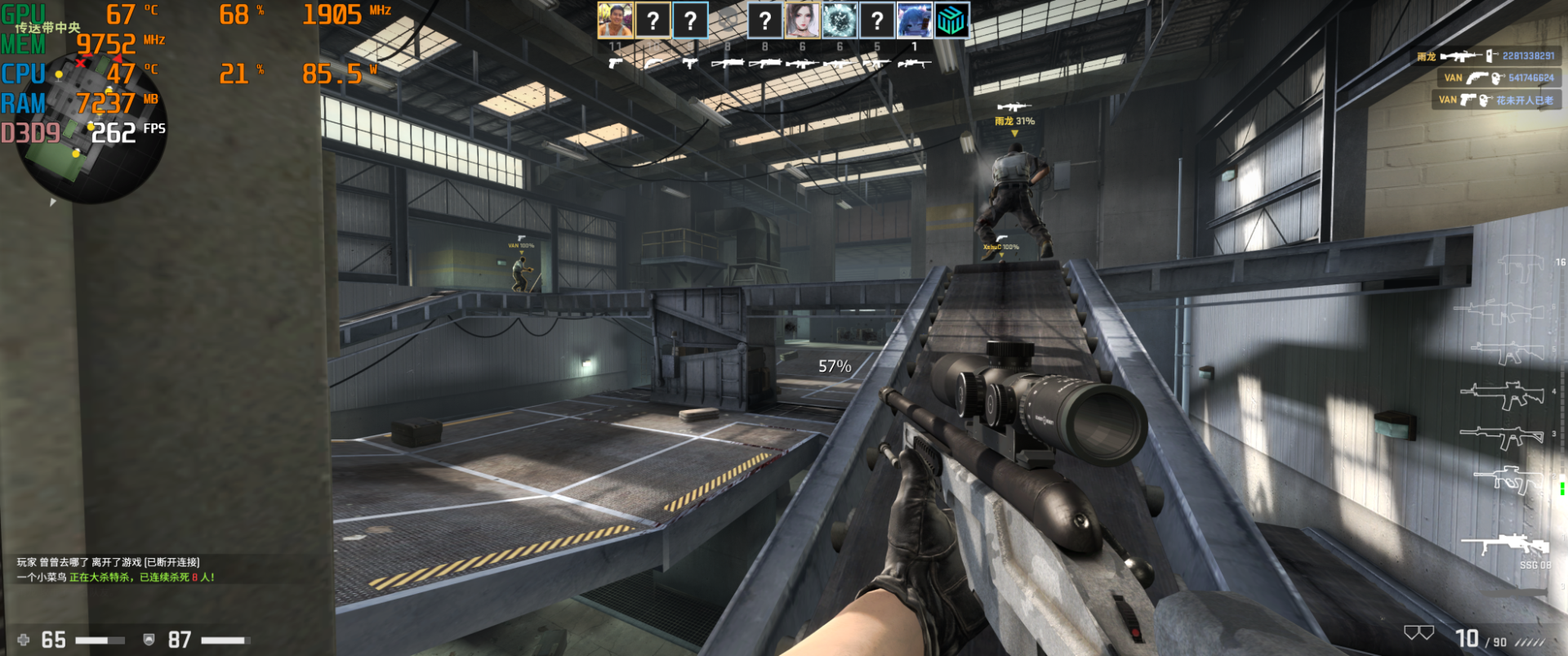Pick the icy shattered sphere avatar
The height and width of the screenshot is (656, 1568).
840,20
